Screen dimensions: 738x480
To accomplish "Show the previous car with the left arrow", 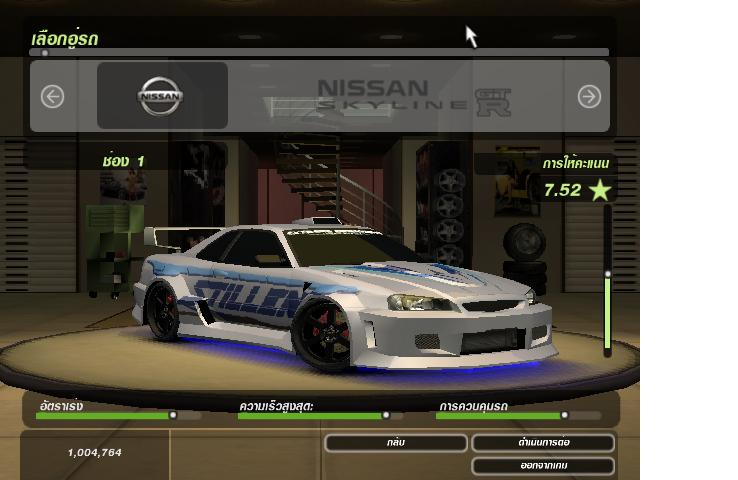I will pos(52,96).
